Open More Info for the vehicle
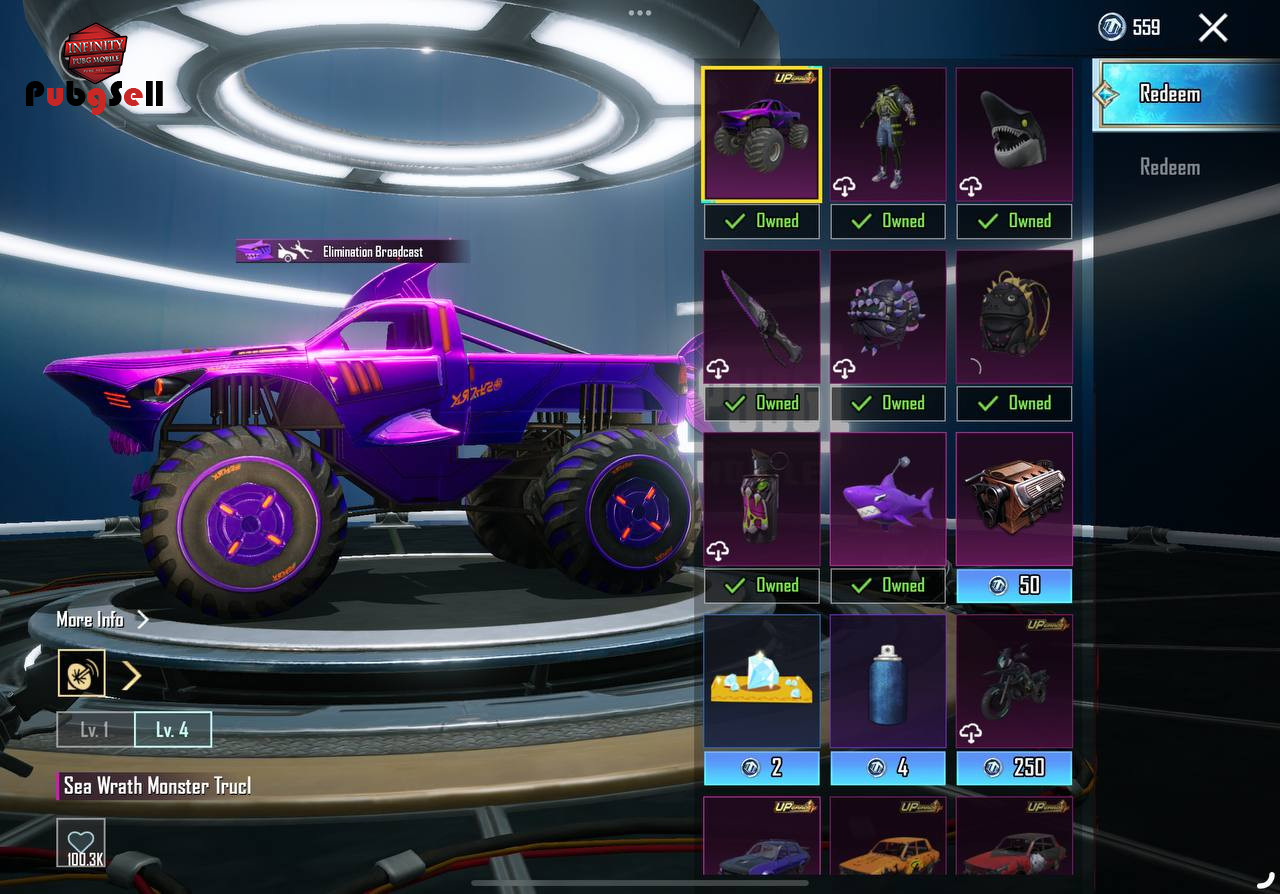The height and width of the screenshot is (894, 1280). (x=102, y=619)
